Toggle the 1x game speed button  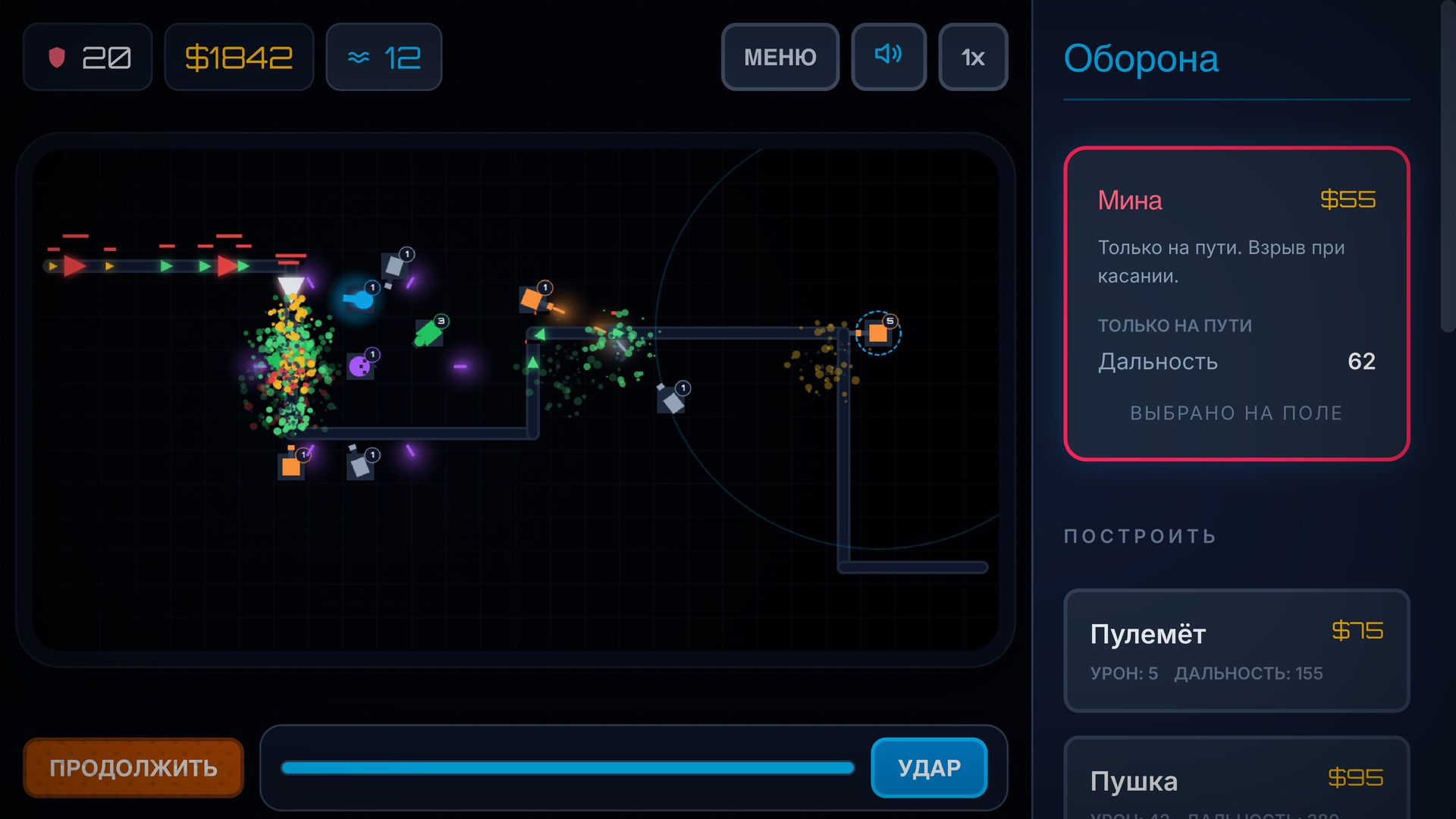tap(973, 56)
